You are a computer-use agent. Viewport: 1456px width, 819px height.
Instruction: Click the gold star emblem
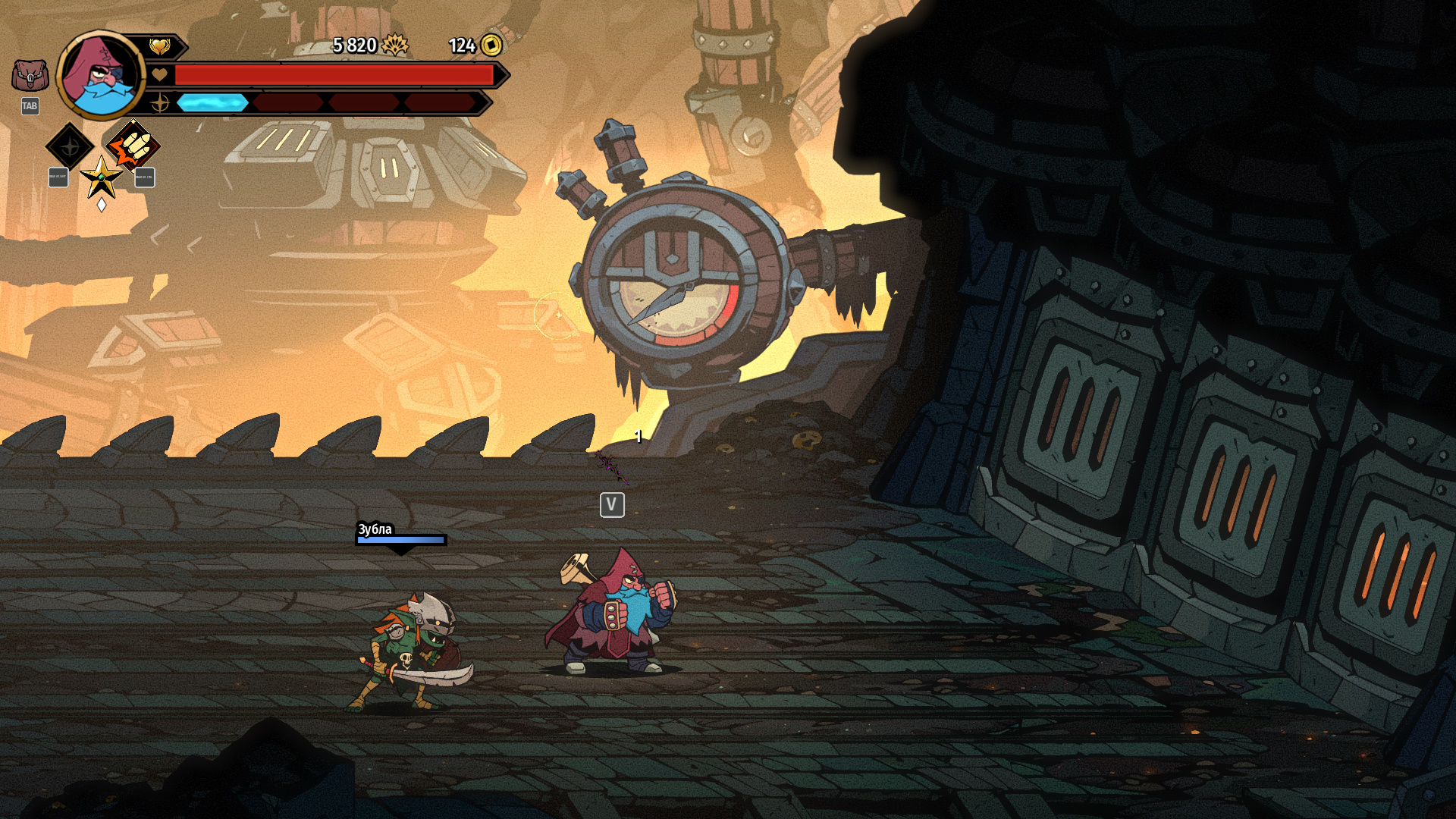point(101,177)
